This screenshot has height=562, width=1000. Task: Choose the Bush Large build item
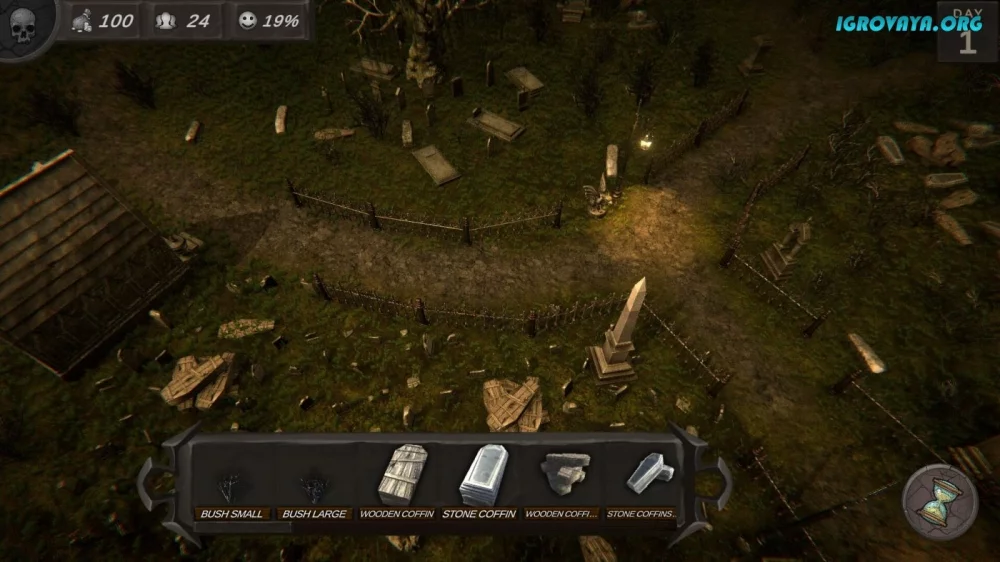tap(313, 487)
